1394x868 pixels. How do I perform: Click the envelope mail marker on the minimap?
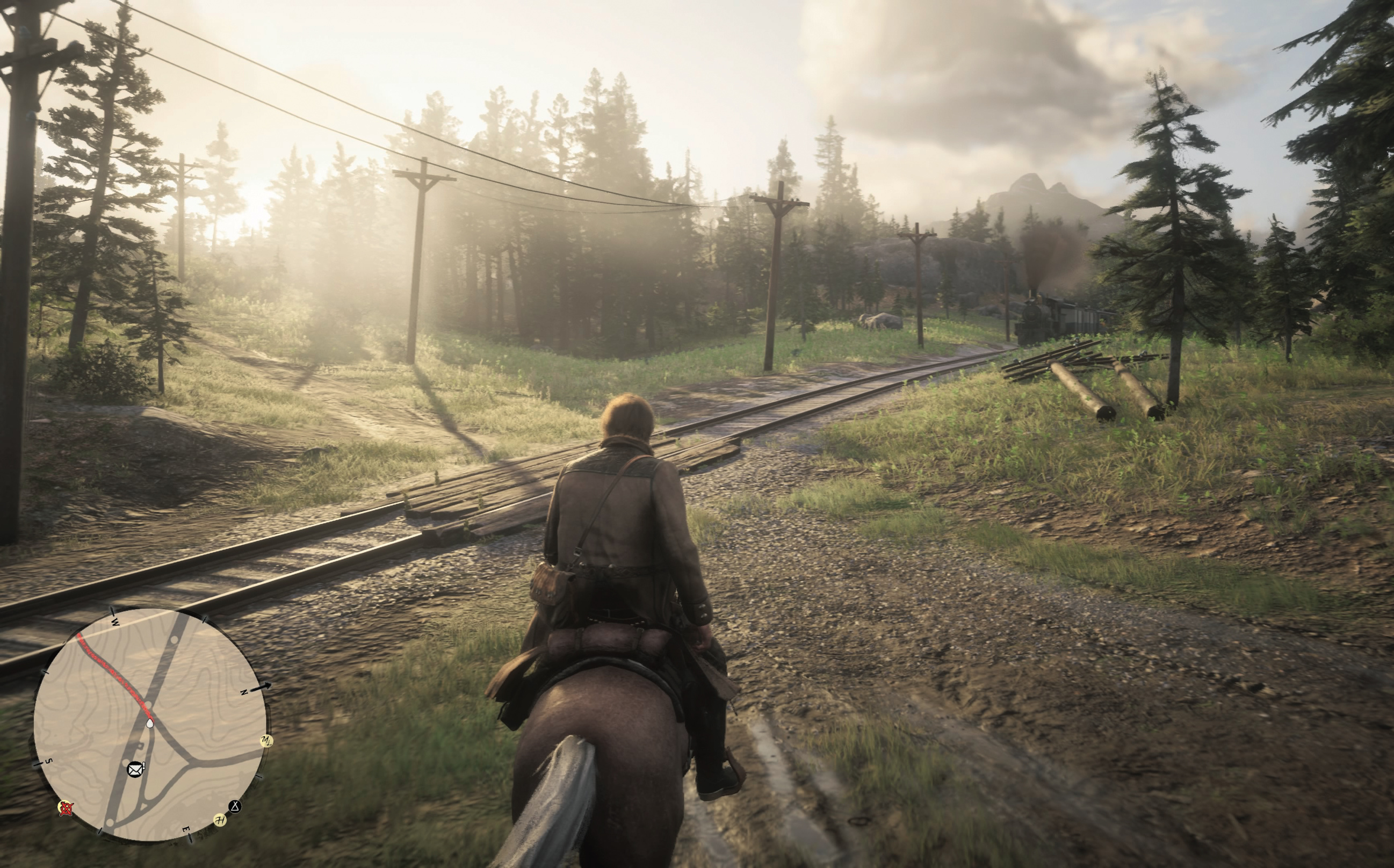pos(135,770)
